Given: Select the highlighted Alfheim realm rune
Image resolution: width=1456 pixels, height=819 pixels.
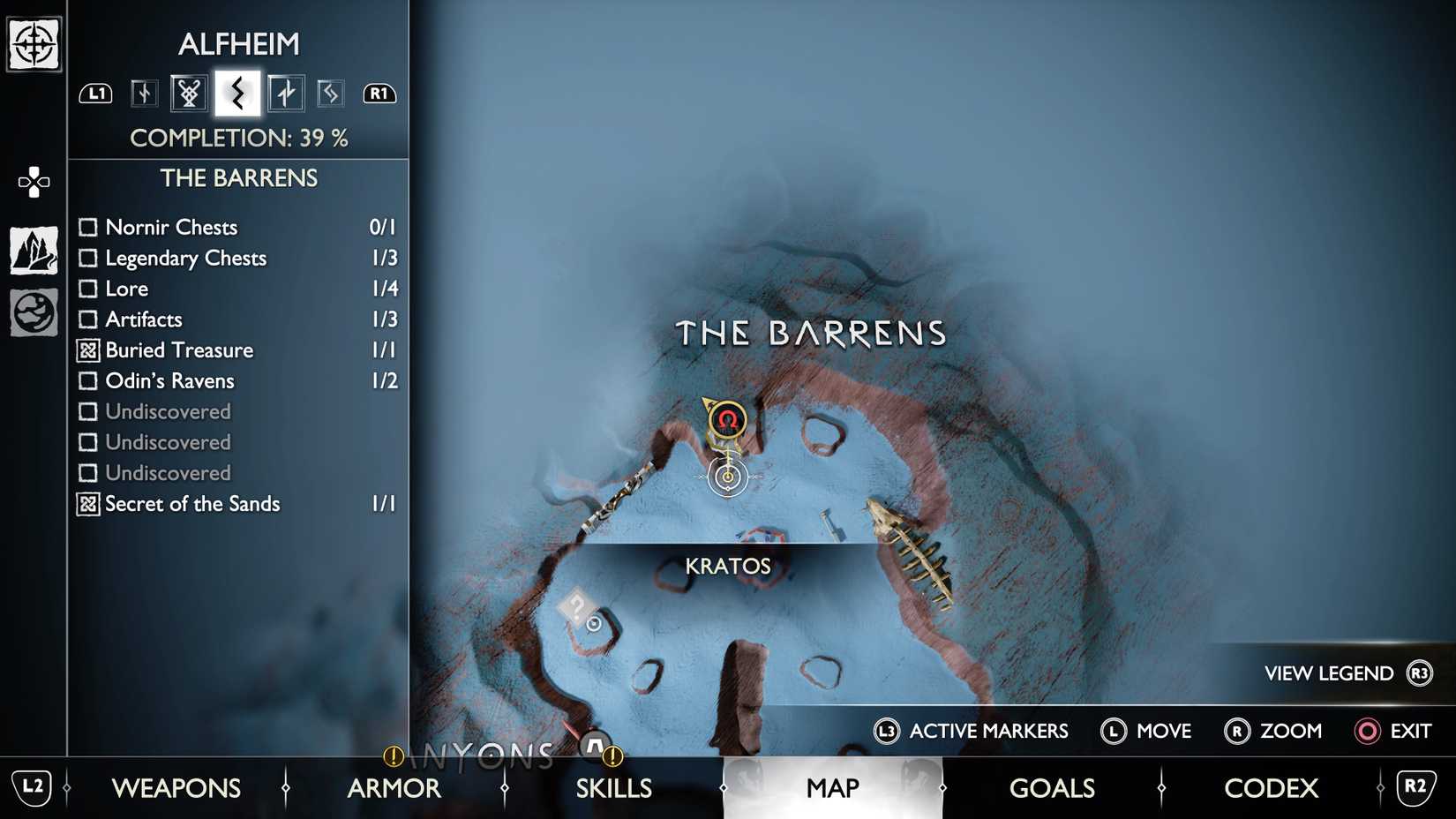Looking at the screenshot, I should click(x=236, y=93).
